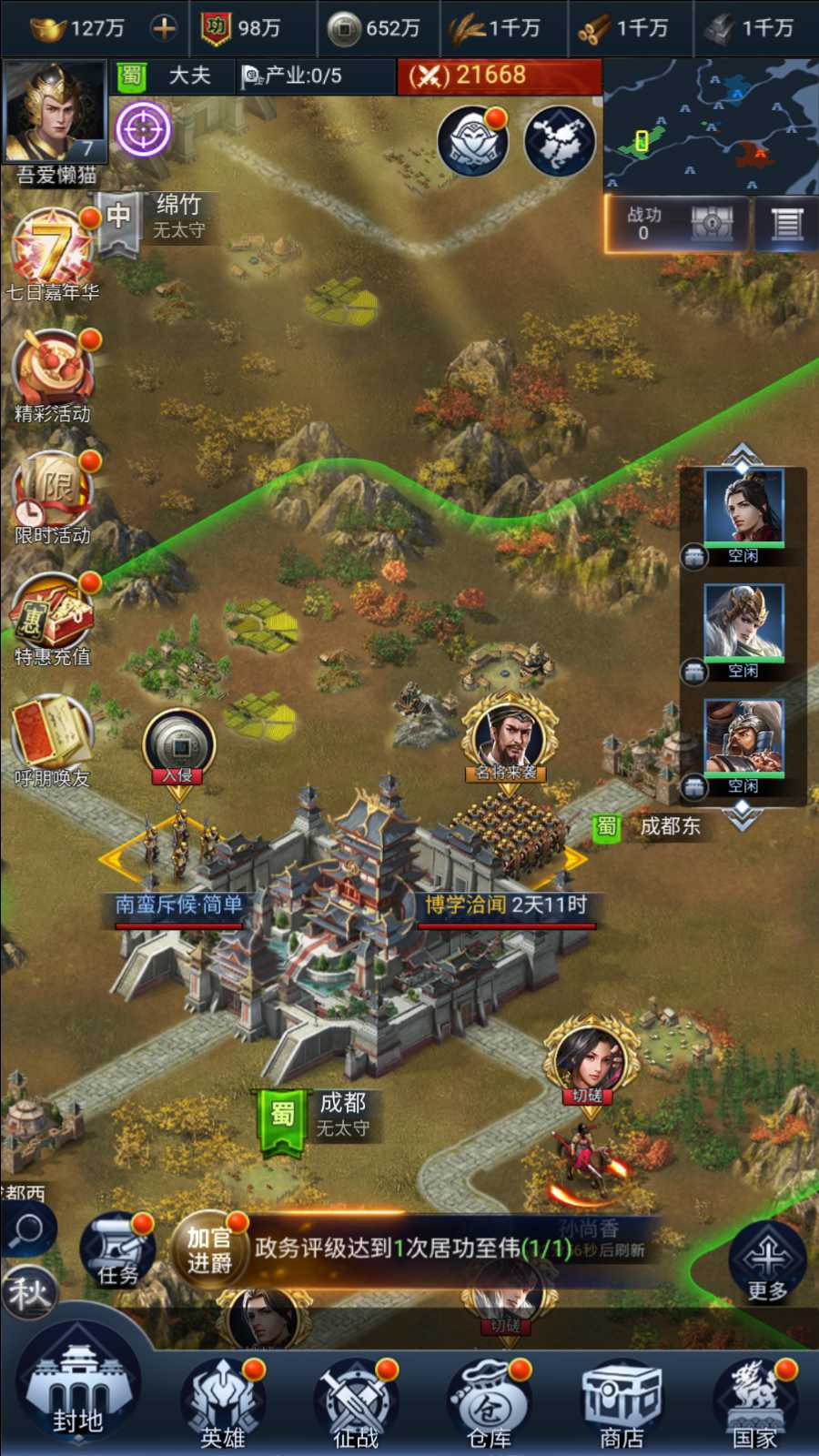Add gold with the plus button
Screen dimensions: 819x1456
pyautogui.click(x=164, y=28)
